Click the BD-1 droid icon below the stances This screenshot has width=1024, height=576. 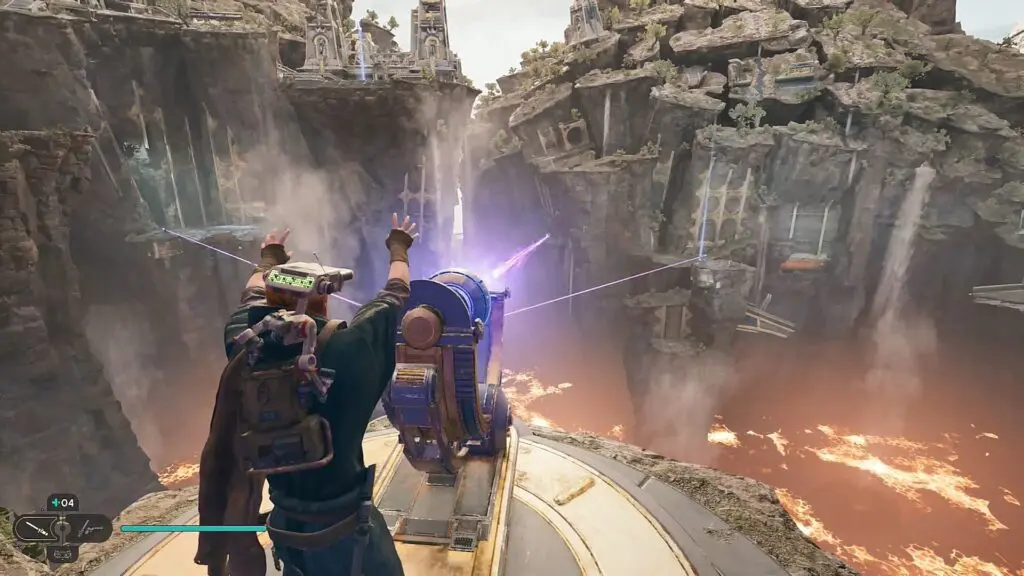coord(62,553)
